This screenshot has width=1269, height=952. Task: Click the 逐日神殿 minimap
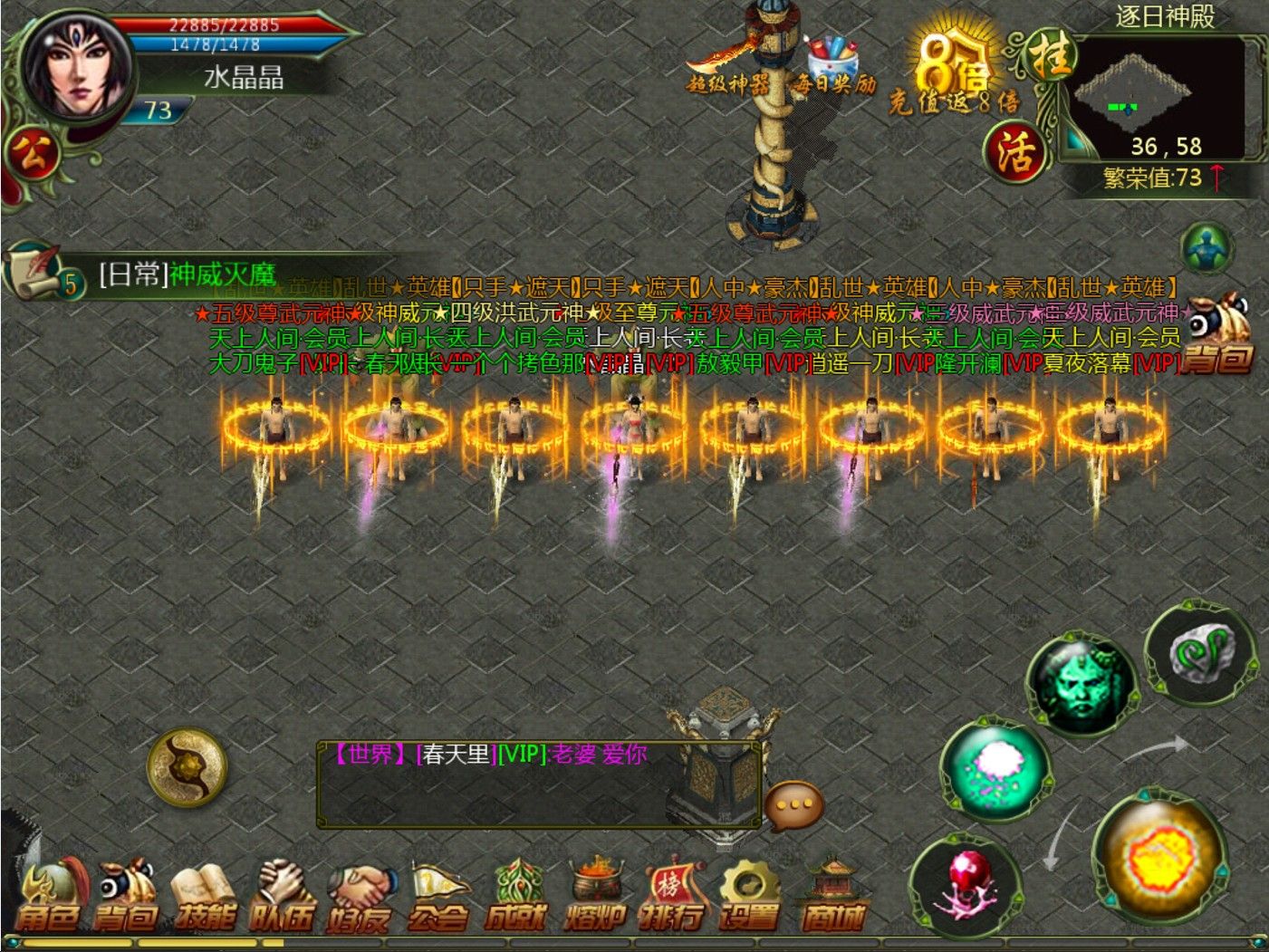click(1161, 97)
